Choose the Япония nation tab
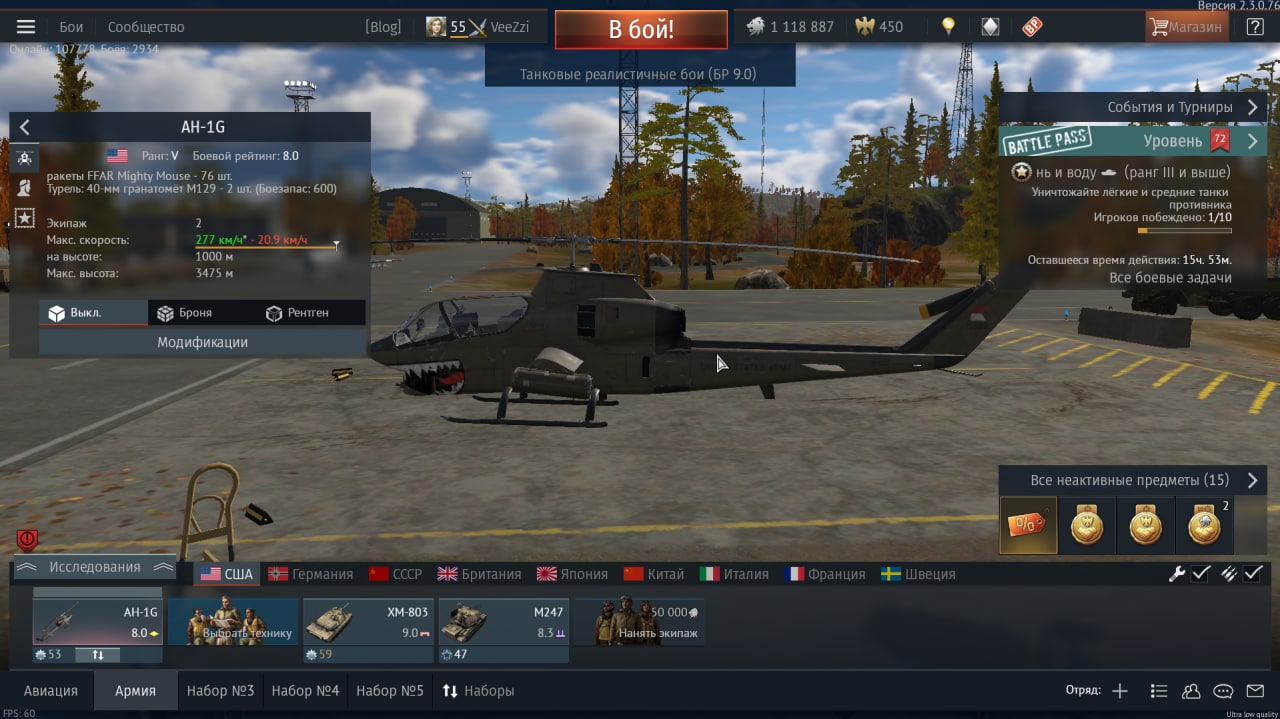 pyautogui.click(x=572, y=574)
